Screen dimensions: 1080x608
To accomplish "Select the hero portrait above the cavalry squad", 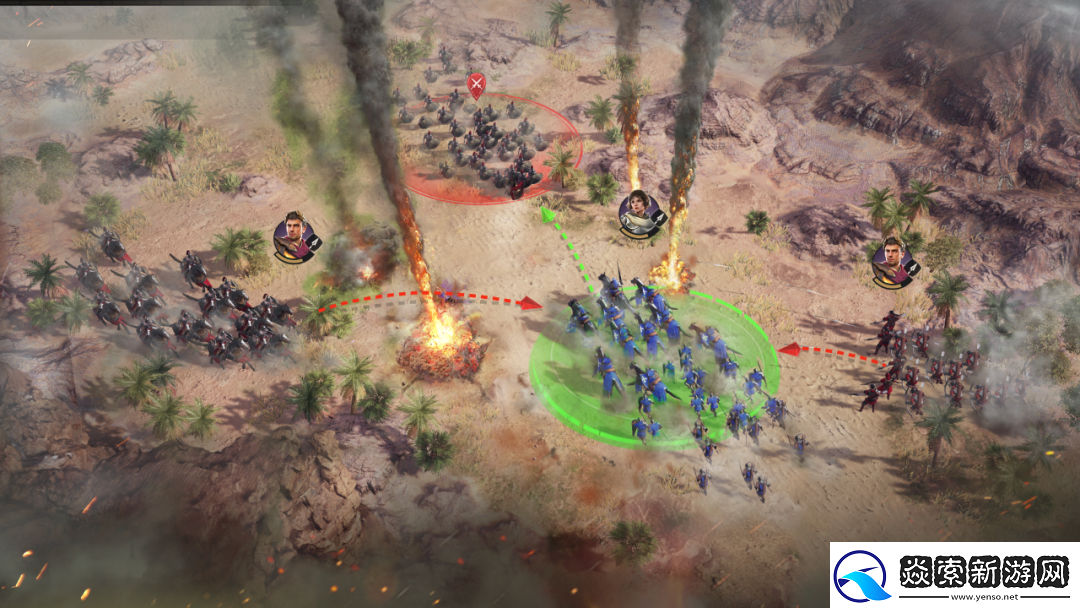I will pos(295,236).
